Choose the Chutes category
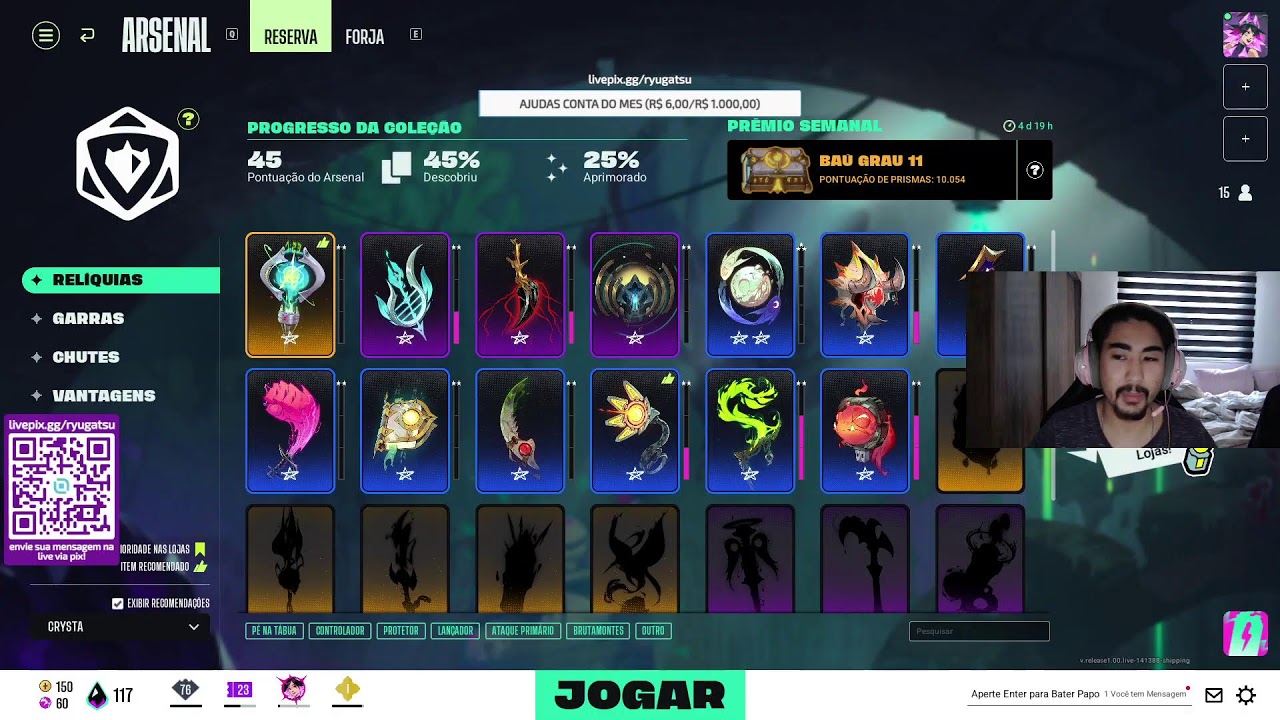The height and width of the screenshot is (720, 1280). 86,357
